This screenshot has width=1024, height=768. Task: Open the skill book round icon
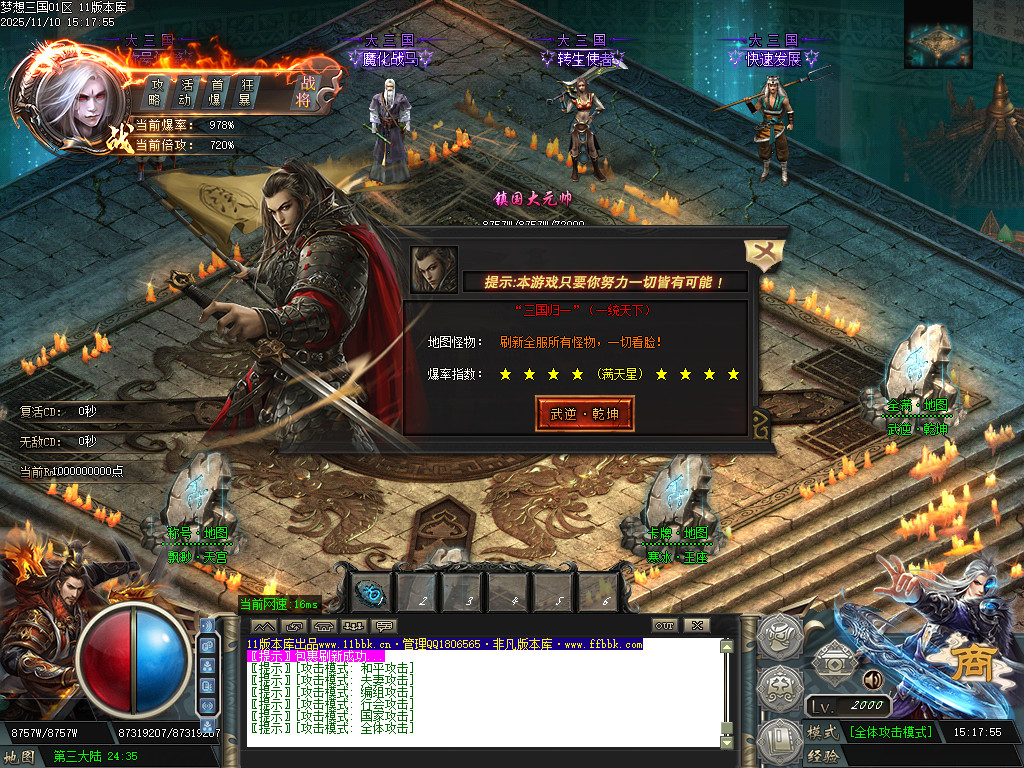[775, 740]
